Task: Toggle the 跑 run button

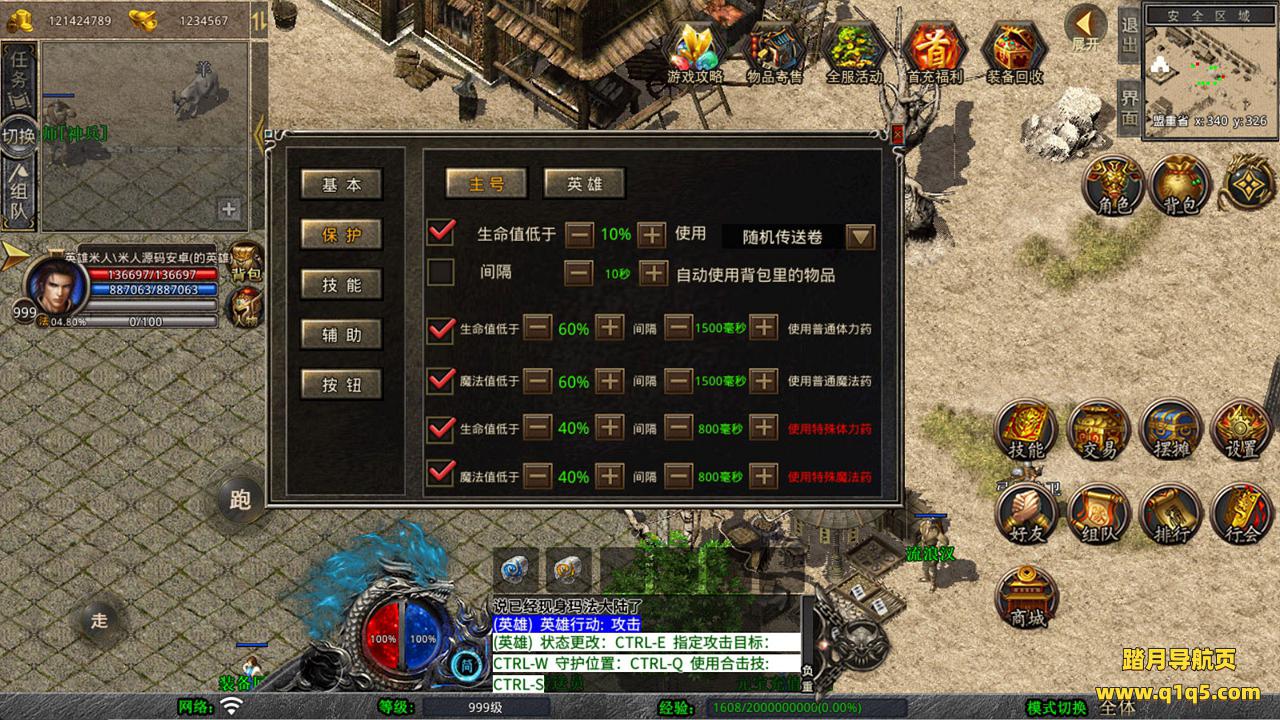Action: (x=240, y=500)
